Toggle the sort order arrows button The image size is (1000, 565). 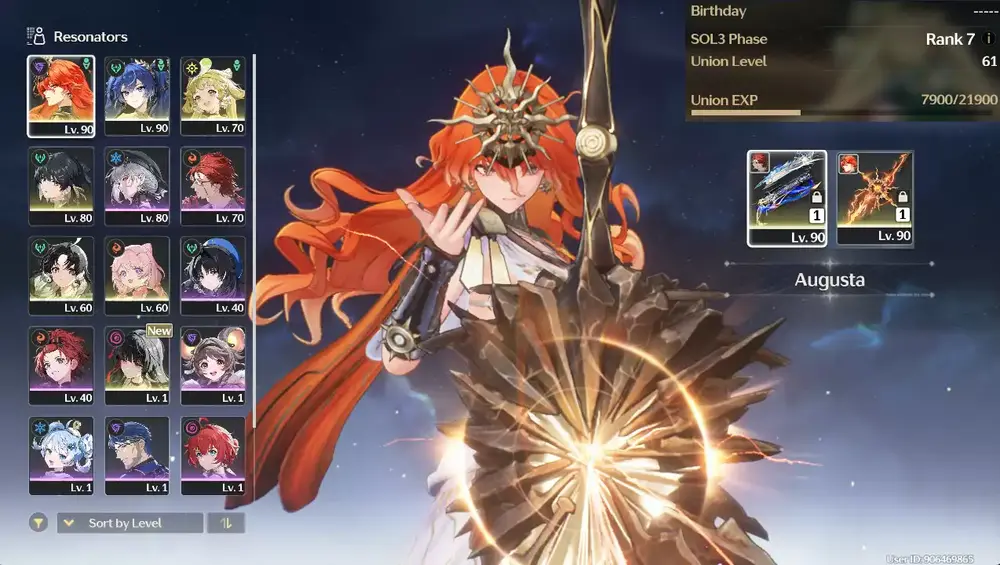(x=225, y=523)
